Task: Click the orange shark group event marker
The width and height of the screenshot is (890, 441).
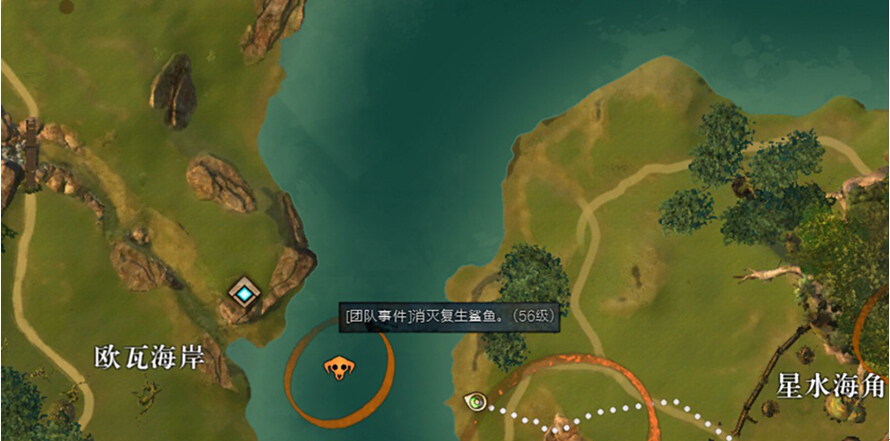Action: point(338,369)
